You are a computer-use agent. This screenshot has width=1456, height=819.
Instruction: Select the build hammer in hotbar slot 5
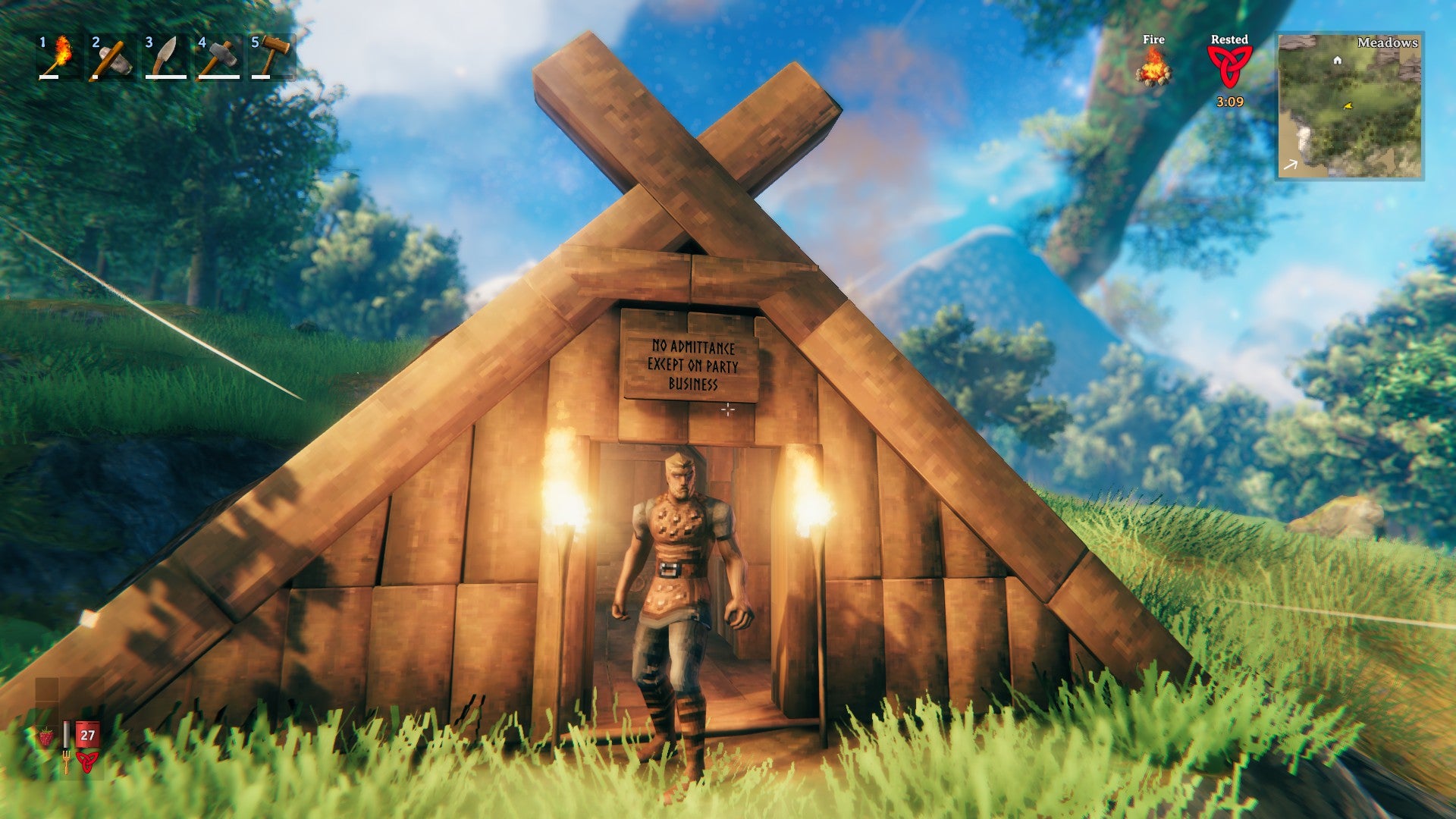pyautogui.click(x=271, y=57)
